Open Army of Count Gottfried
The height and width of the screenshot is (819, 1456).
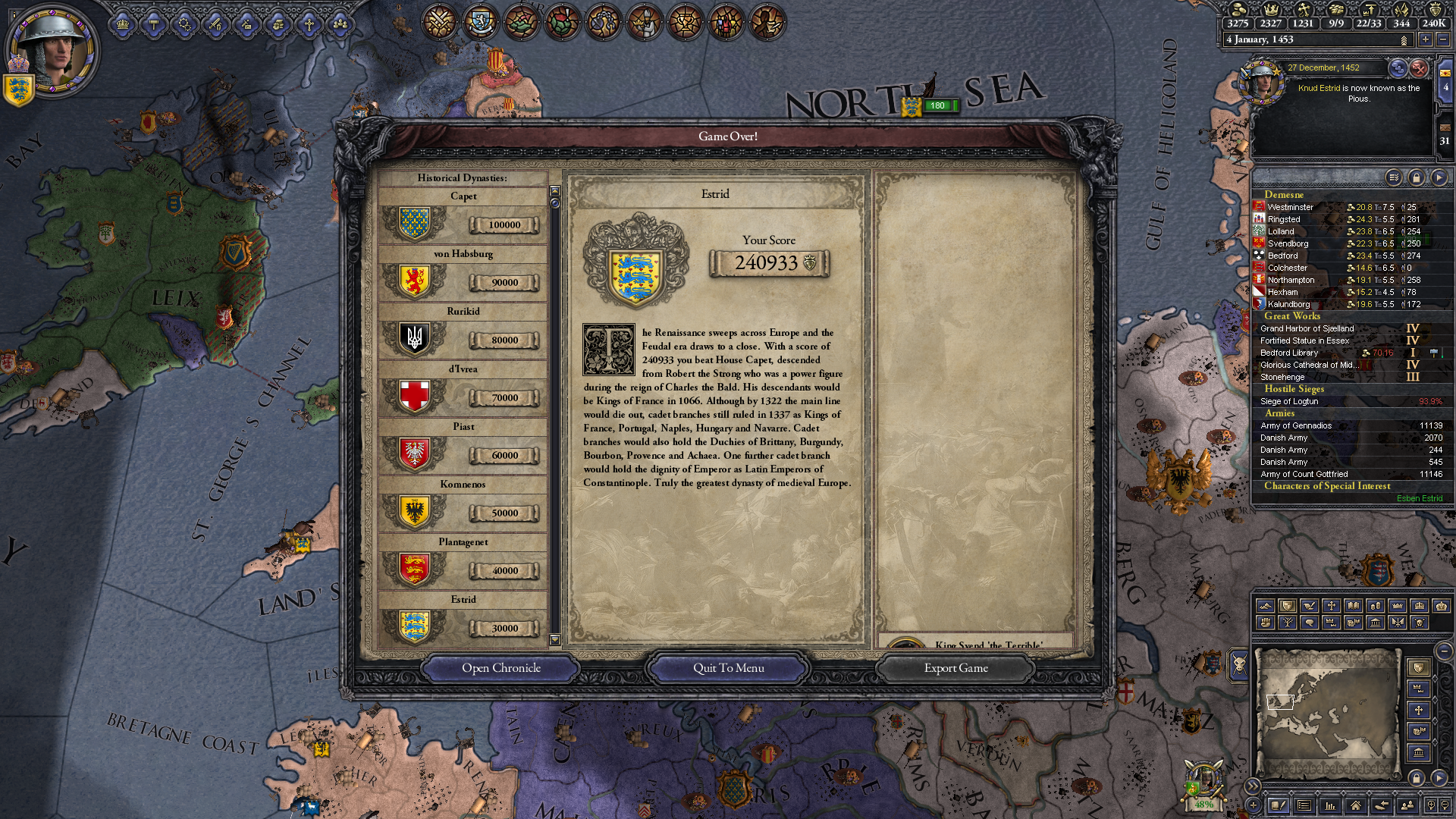click(1307, 474)
